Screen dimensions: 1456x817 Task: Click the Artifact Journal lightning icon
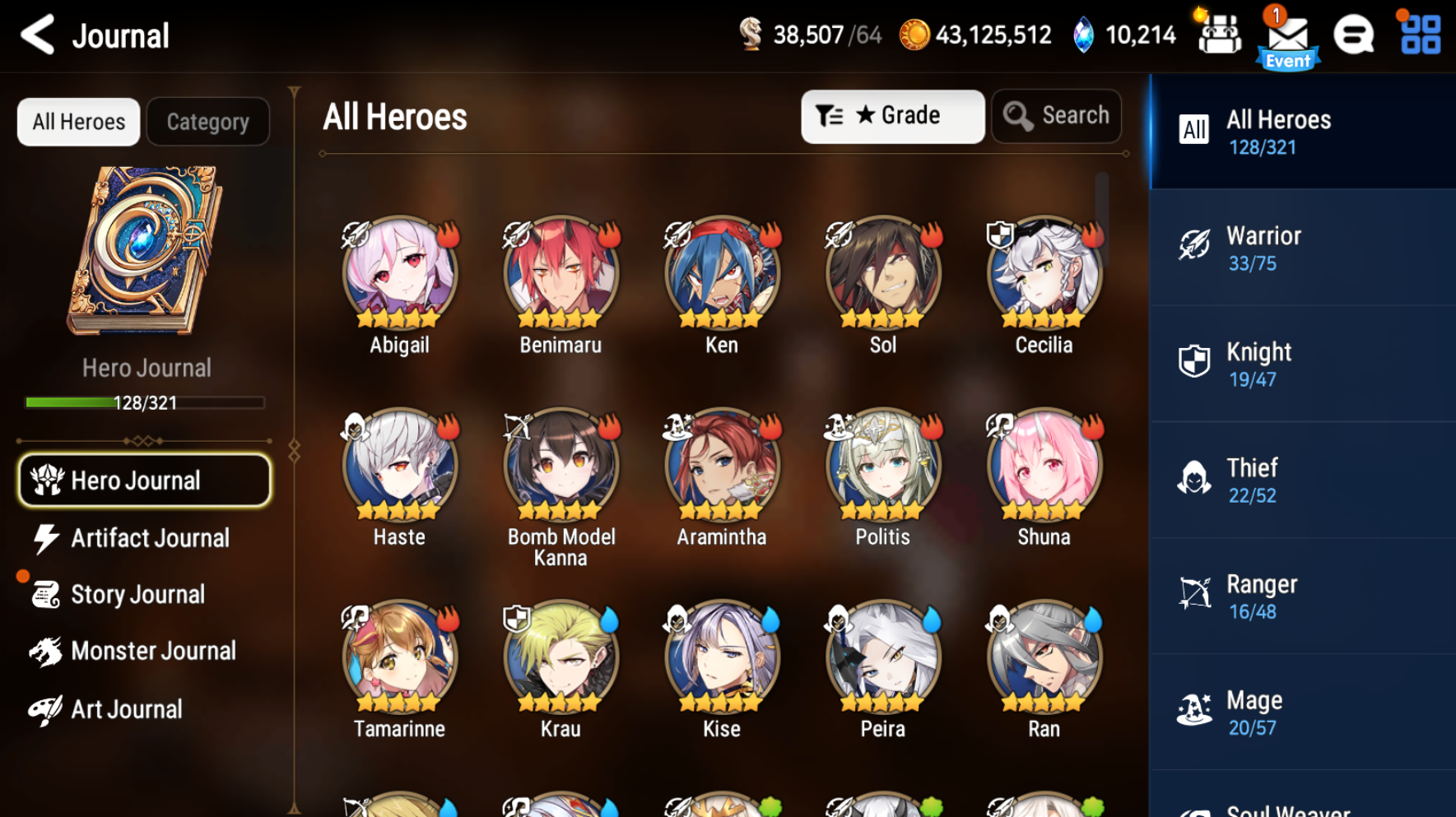[46, 537]
